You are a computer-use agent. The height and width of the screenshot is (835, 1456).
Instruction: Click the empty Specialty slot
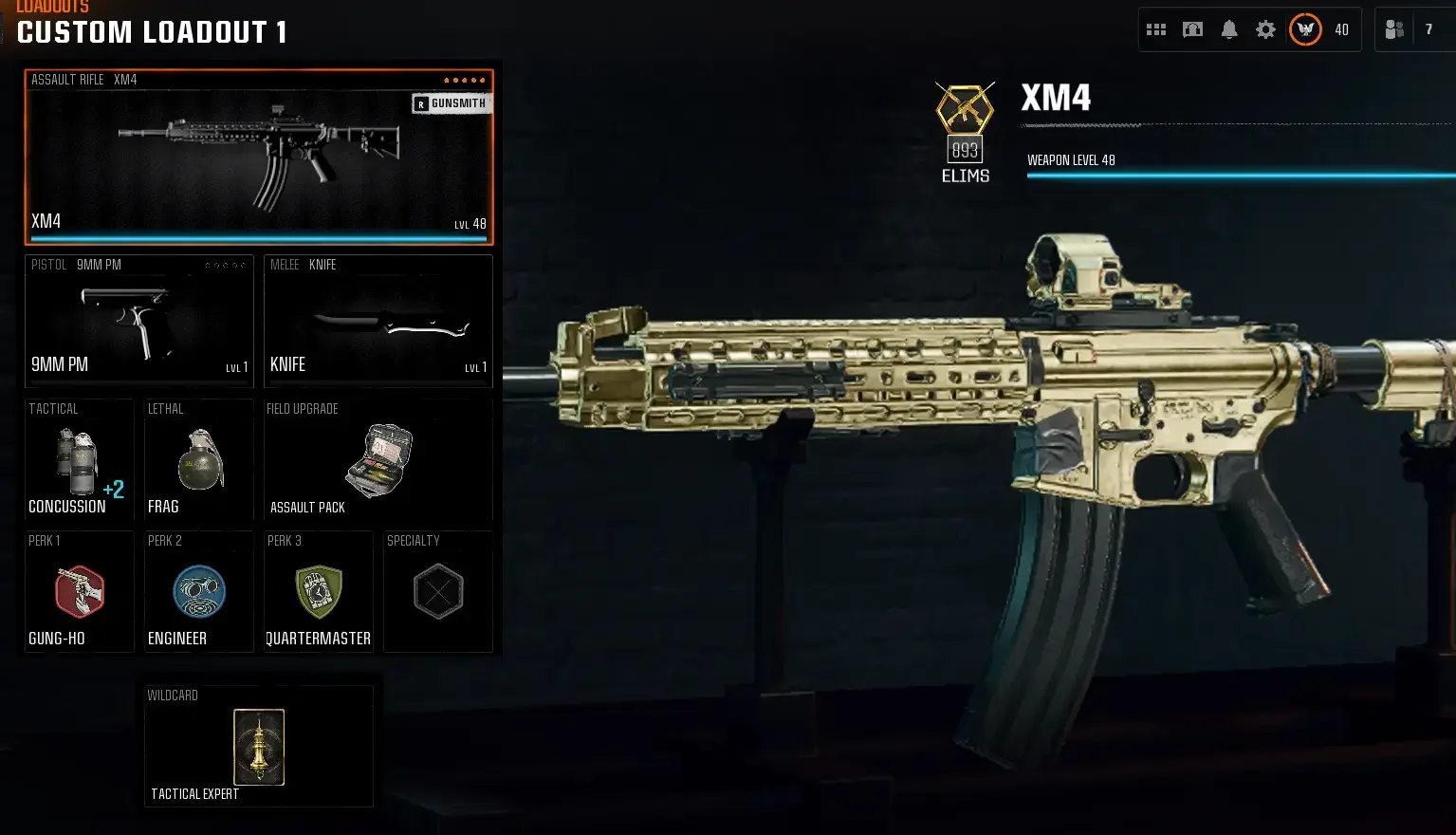(x=437, y=591)
